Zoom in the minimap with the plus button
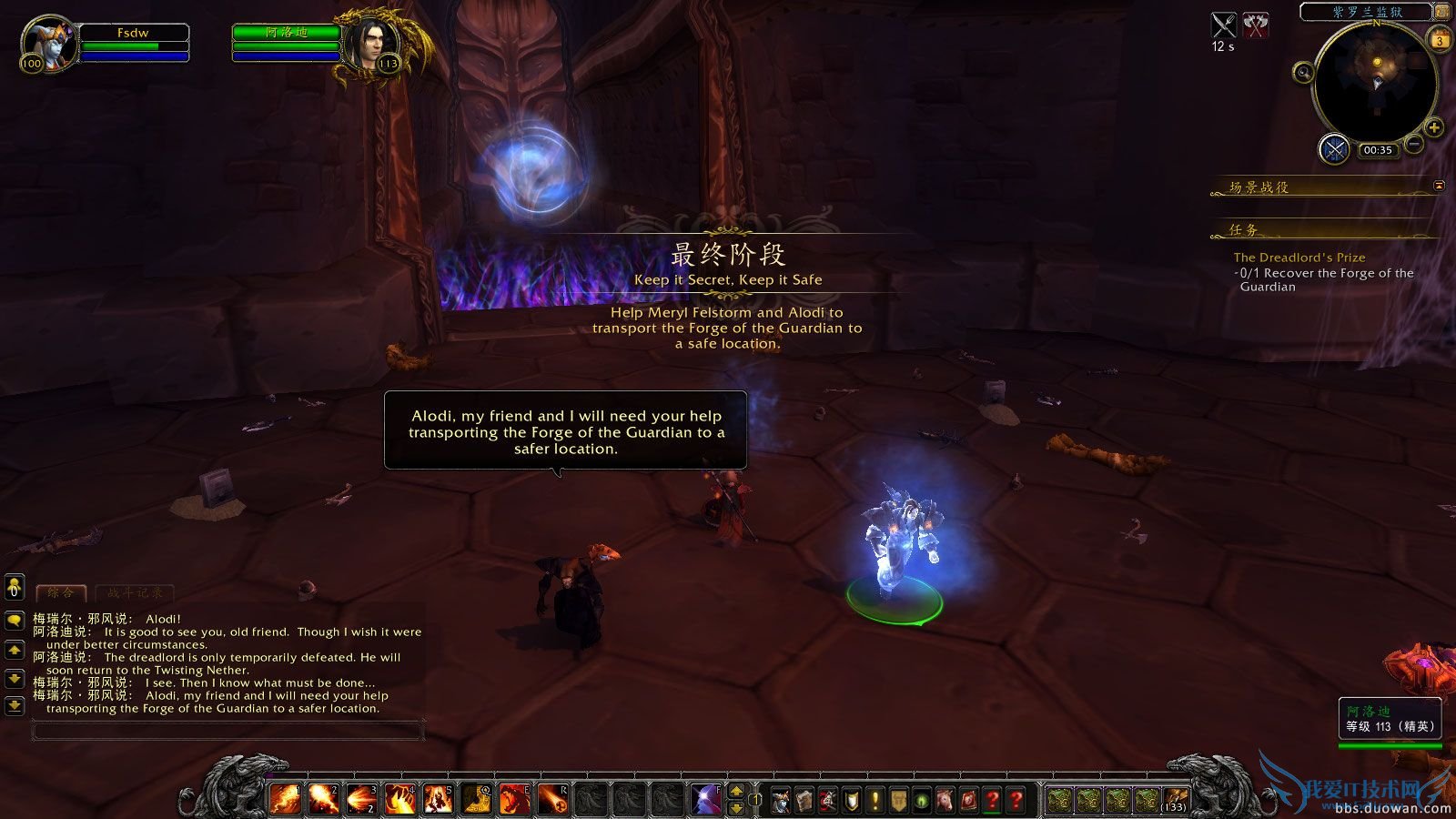This screenshot has height=819, width=1456. (1433, 127)
